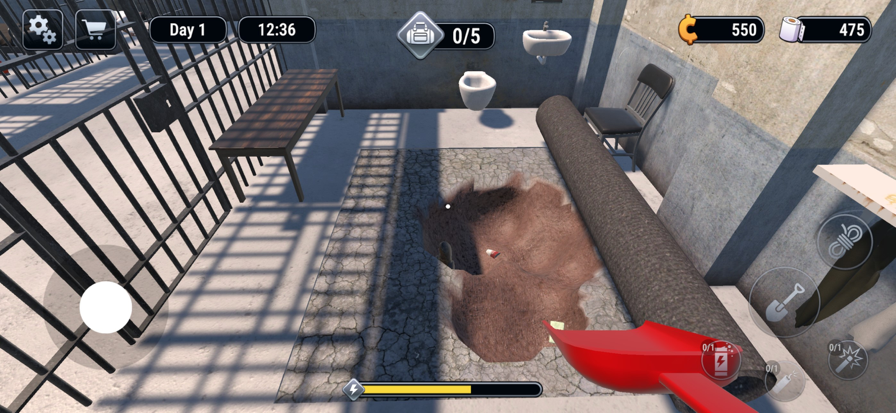This screenshot has width=896, height=413.
Task: Tap the shovel dig button
Action: pyautogui.click(x=783, y=301)
